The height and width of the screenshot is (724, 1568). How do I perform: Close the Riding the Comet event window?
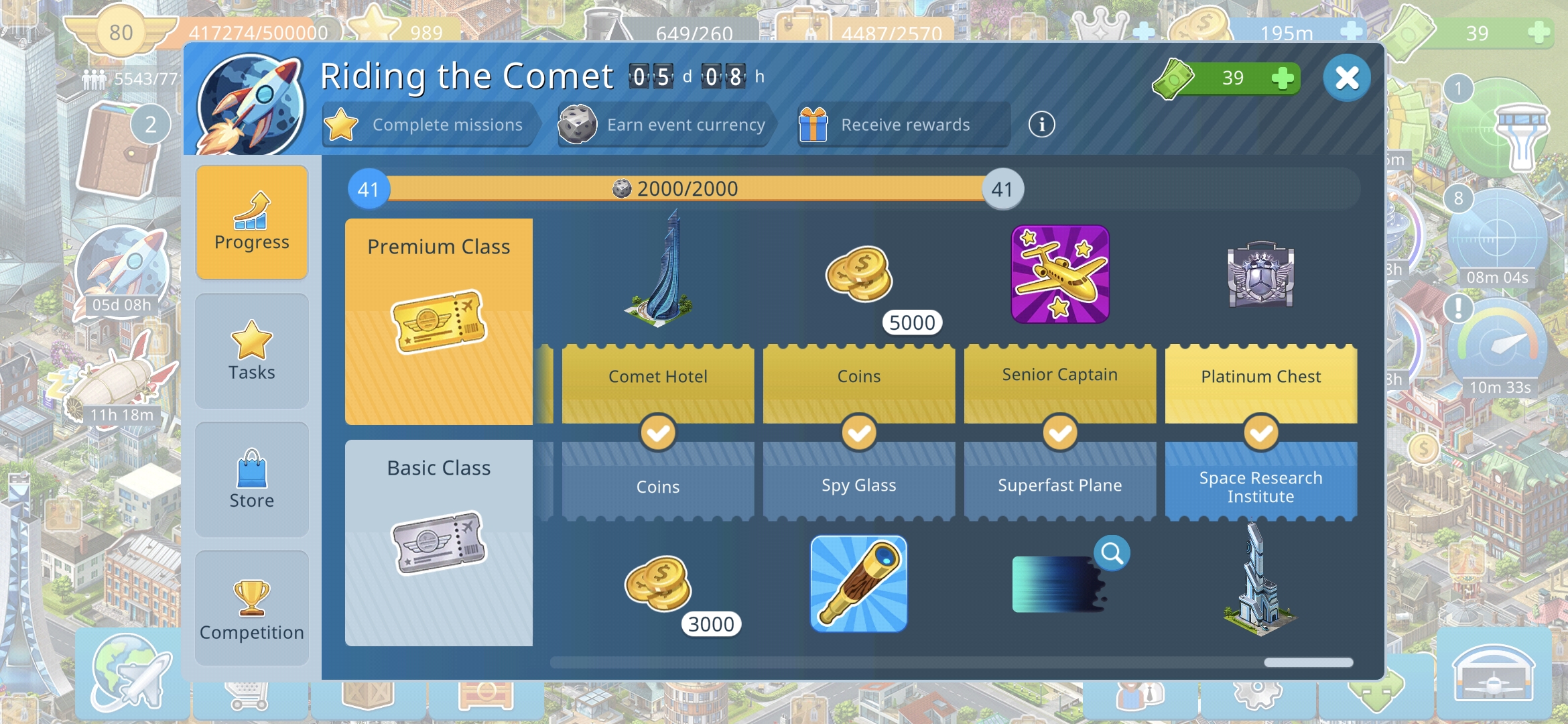[1346, 78]
